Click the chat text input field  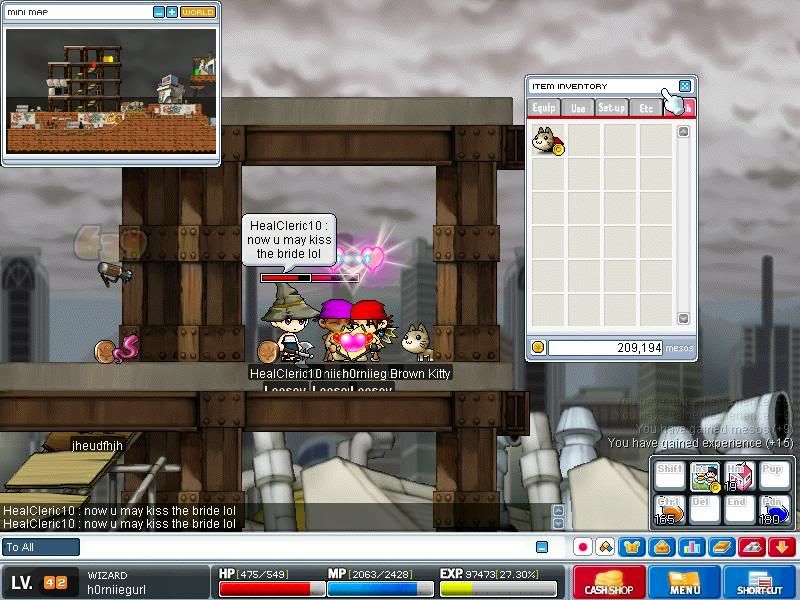pos(300,547)
